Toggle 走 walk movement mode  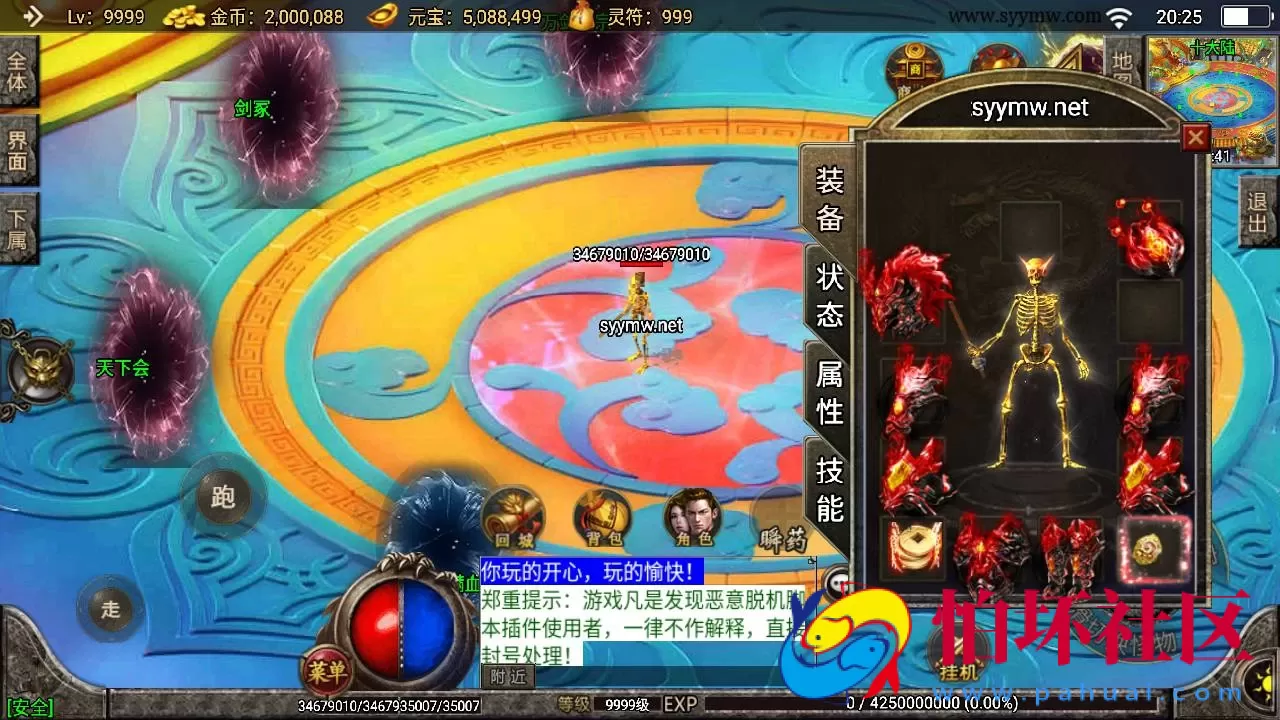pyautogui.click(x=110, y=610)
